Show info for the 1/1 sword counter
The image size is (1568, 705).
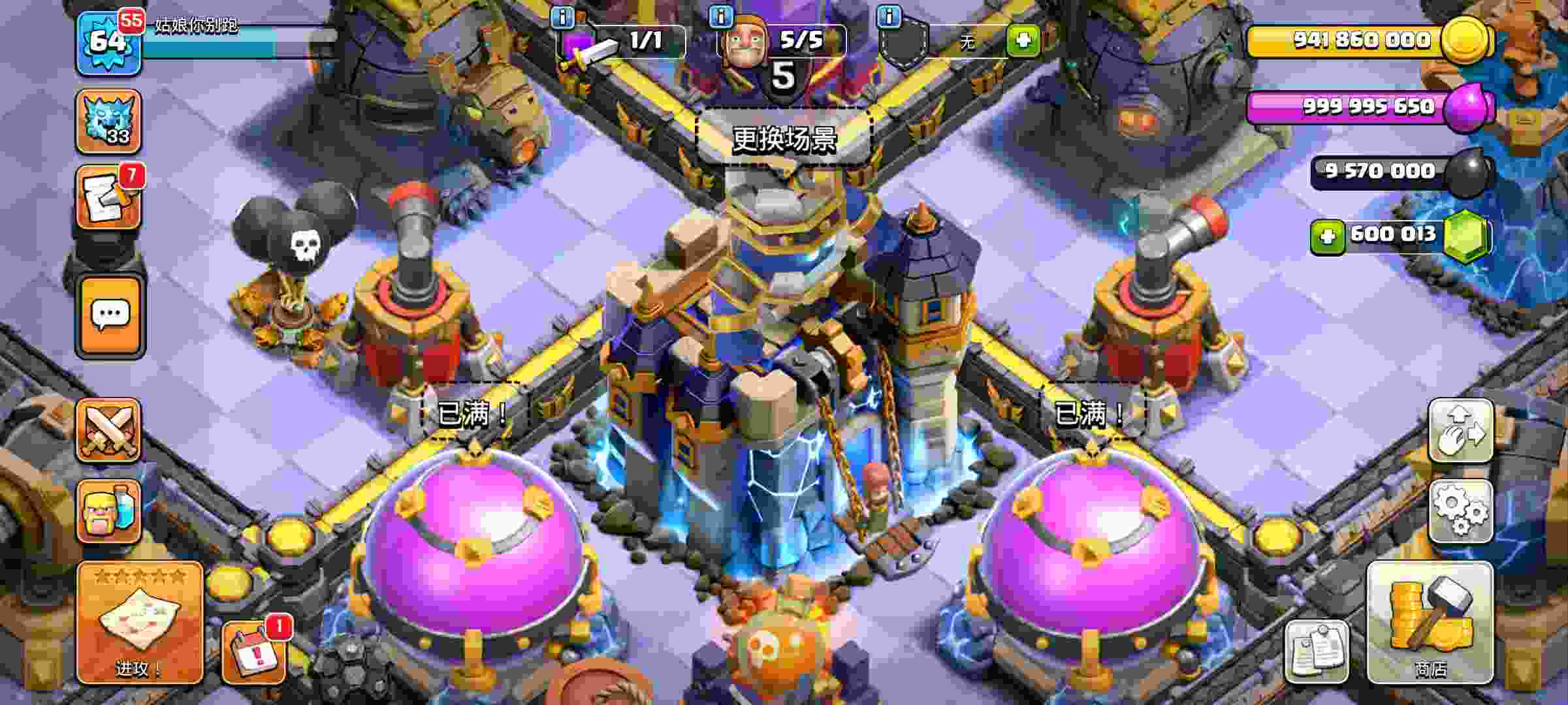click(x=562, y=16)
